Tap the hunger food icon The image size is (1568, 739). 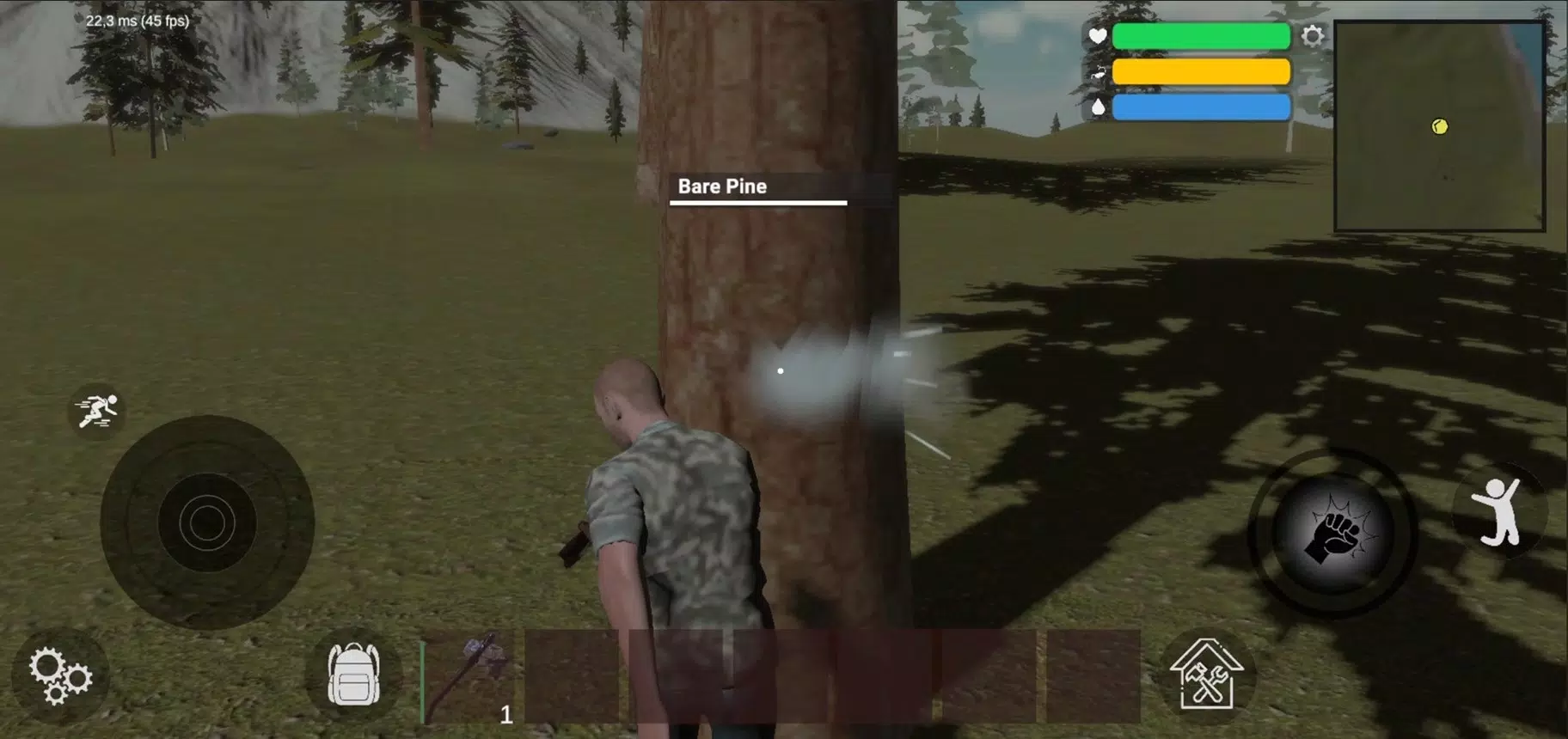[1098, 72]
